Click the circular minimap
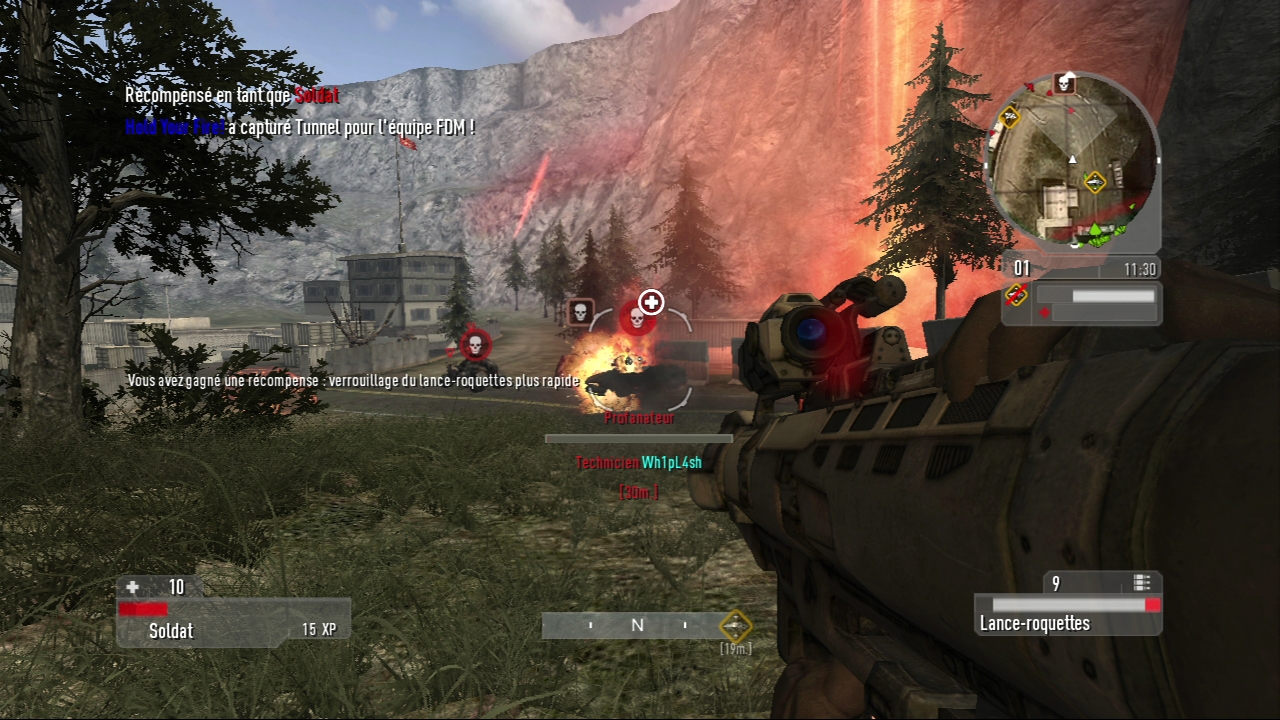 pos(1073,161)
